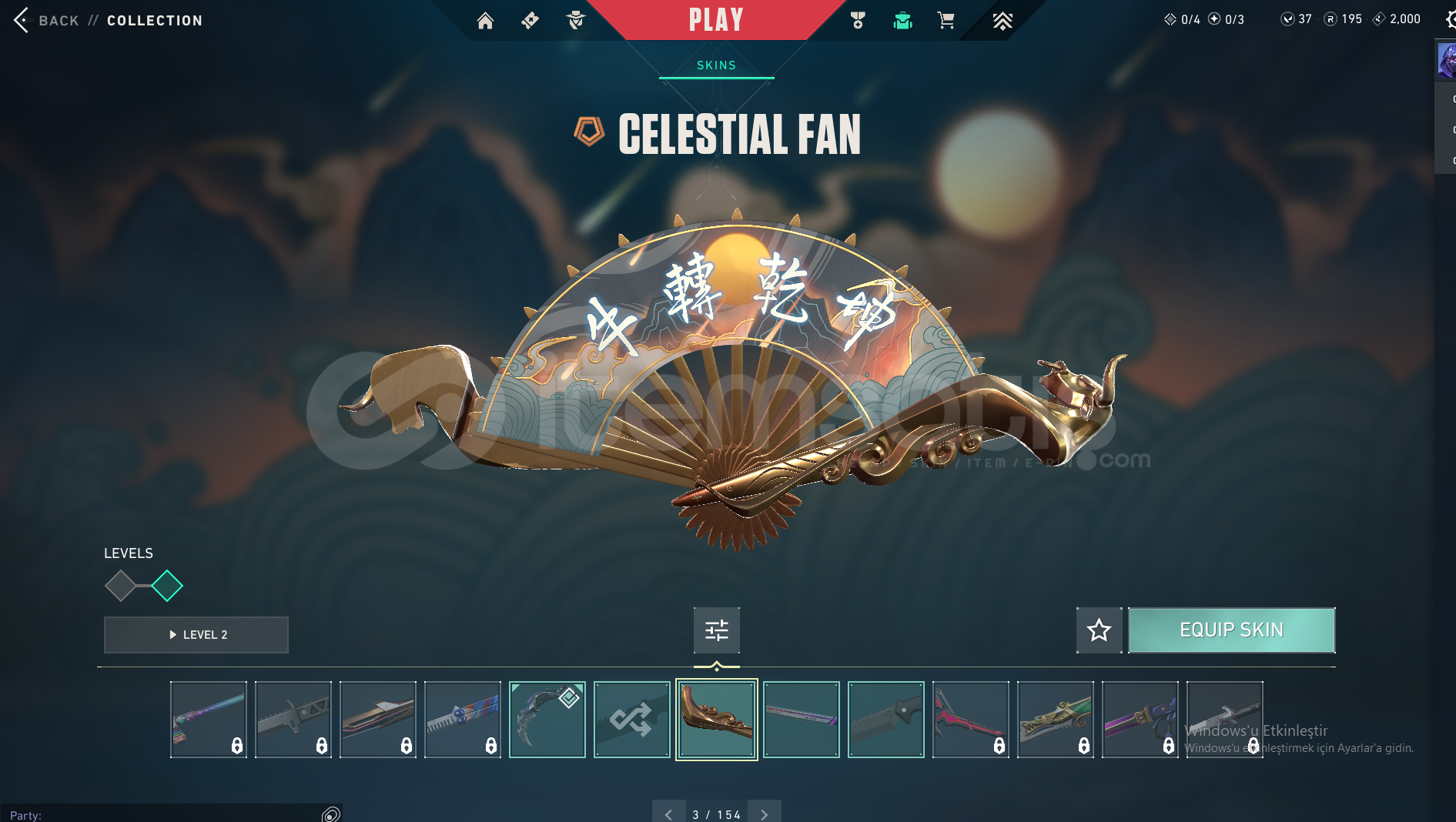
Task: Play the Level 2 preview video
Action: coord(196,635)
